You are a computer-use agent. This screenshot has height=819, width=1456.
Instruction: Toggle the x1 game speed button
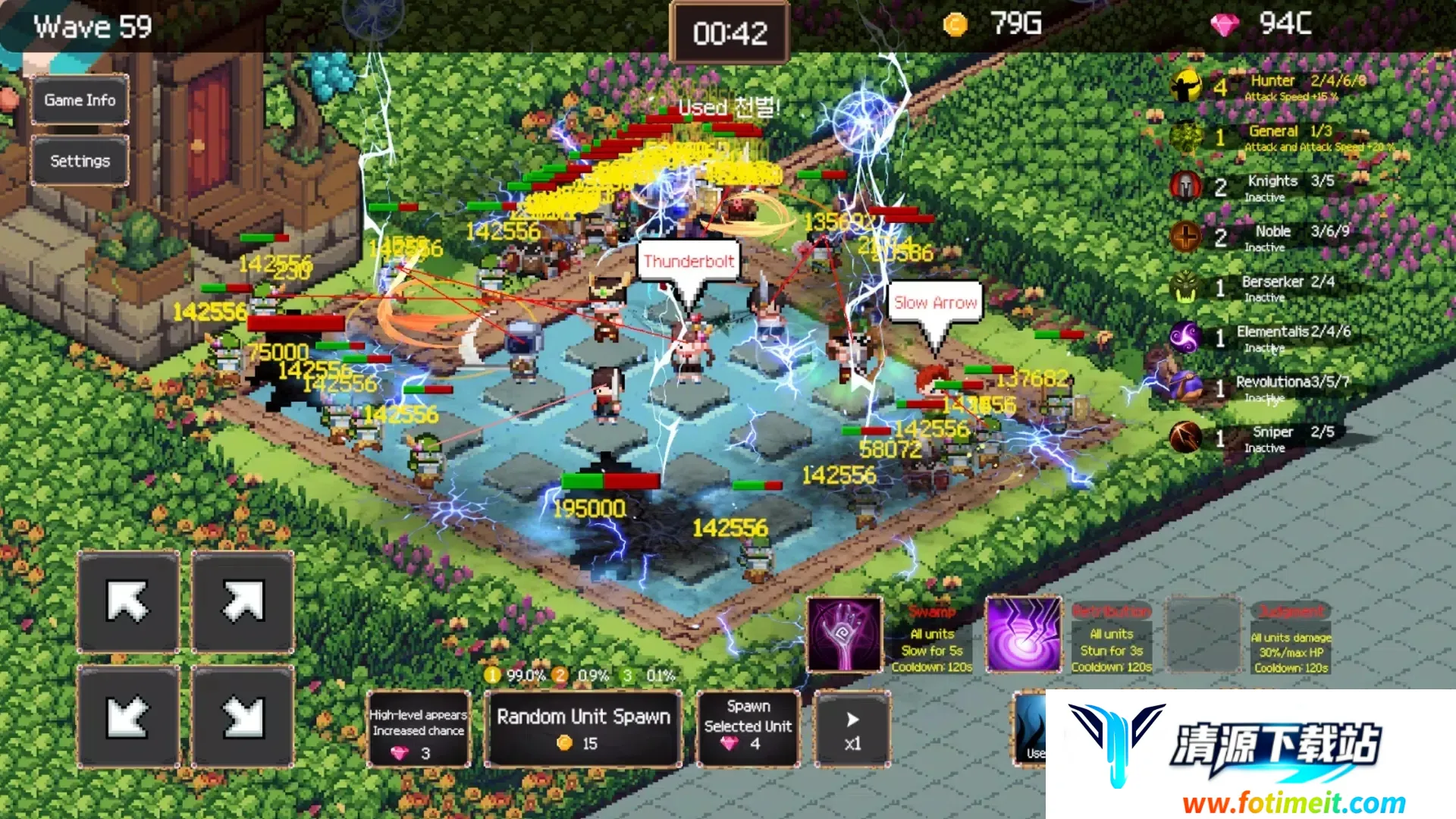click(852, 730)
